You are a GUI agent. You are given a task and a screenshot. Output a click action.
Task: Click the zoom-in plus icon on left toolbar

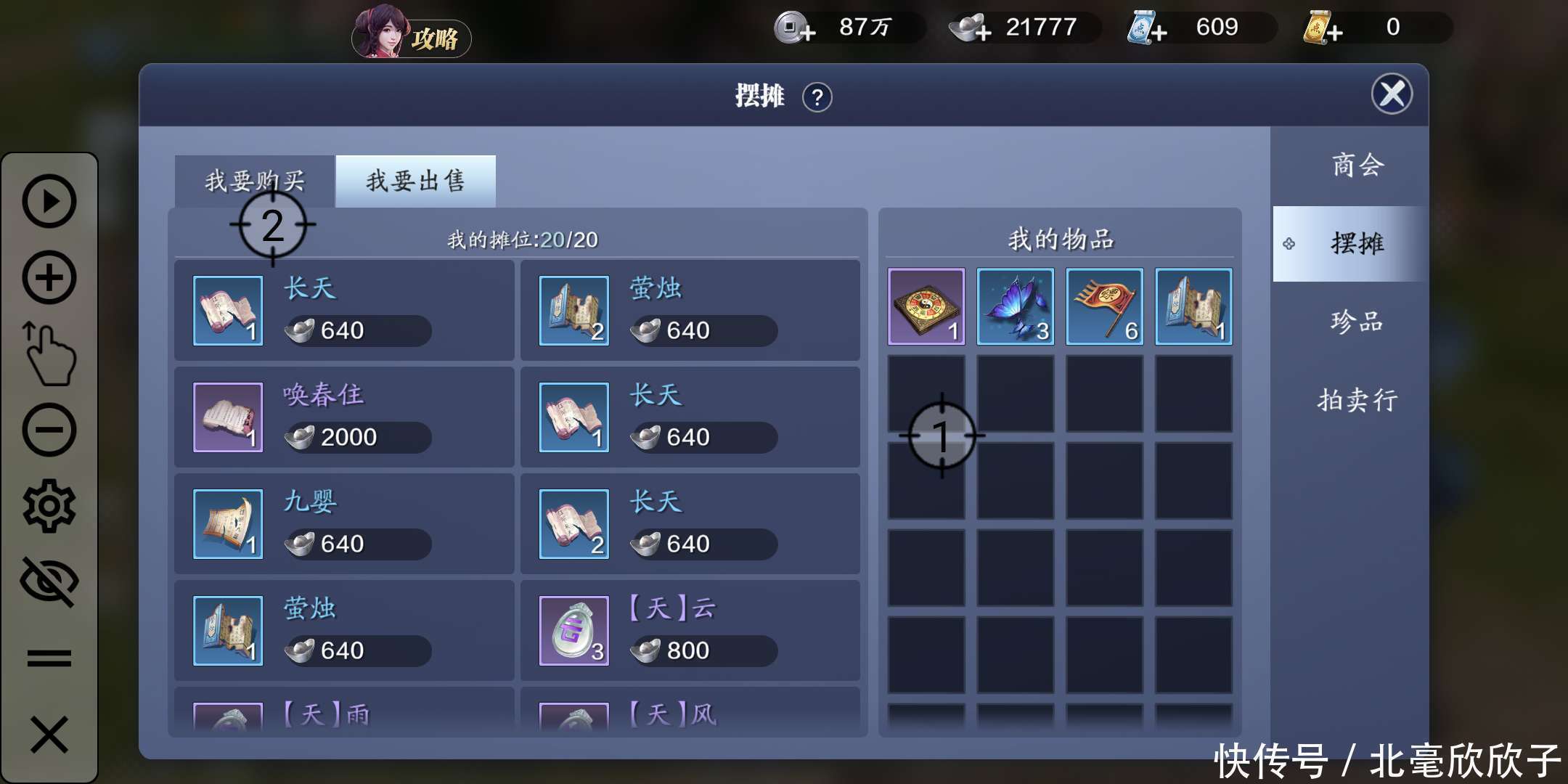(x=49, y=276)
